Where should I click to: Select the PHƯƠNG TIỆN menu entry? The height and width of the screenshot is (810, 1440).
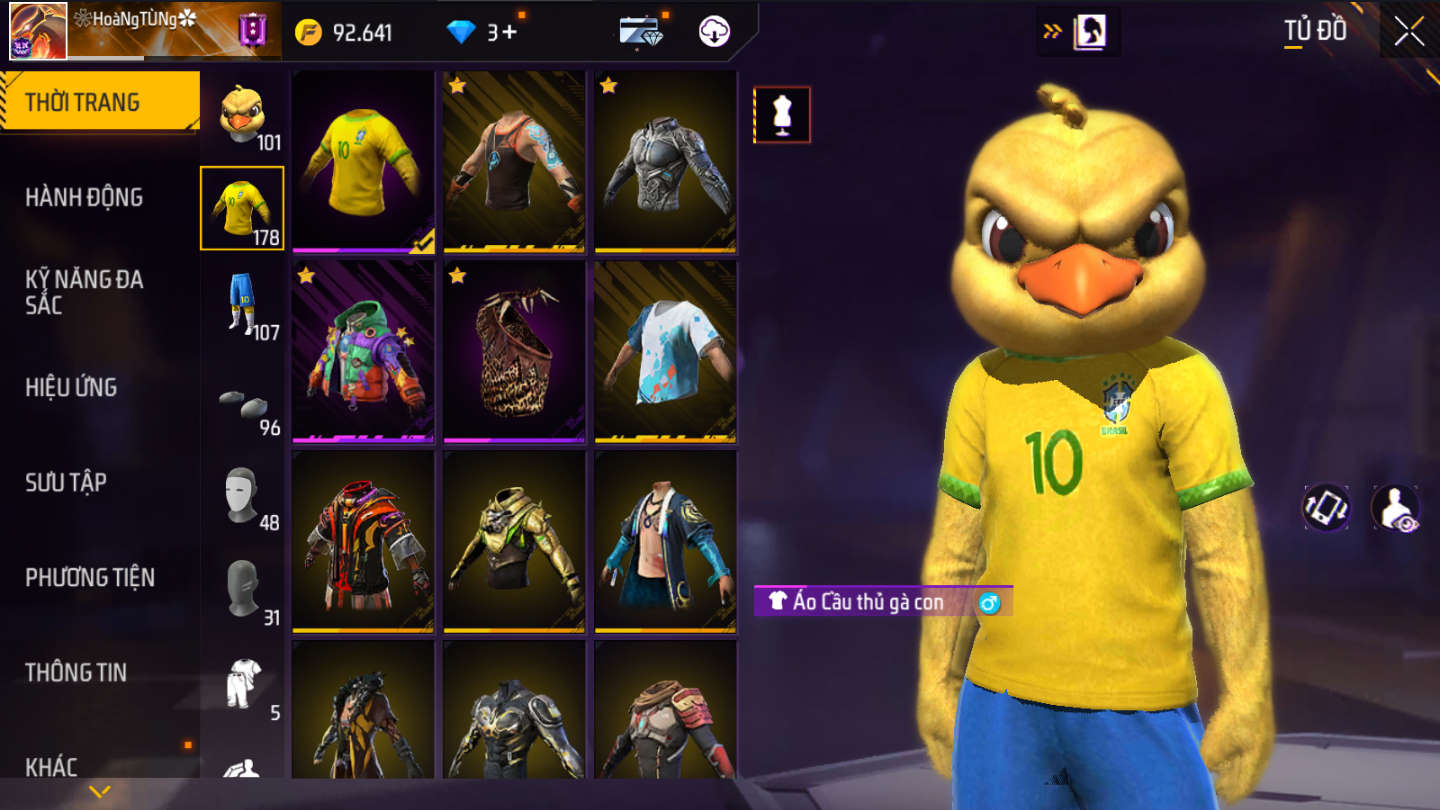[x=90, y=577]
